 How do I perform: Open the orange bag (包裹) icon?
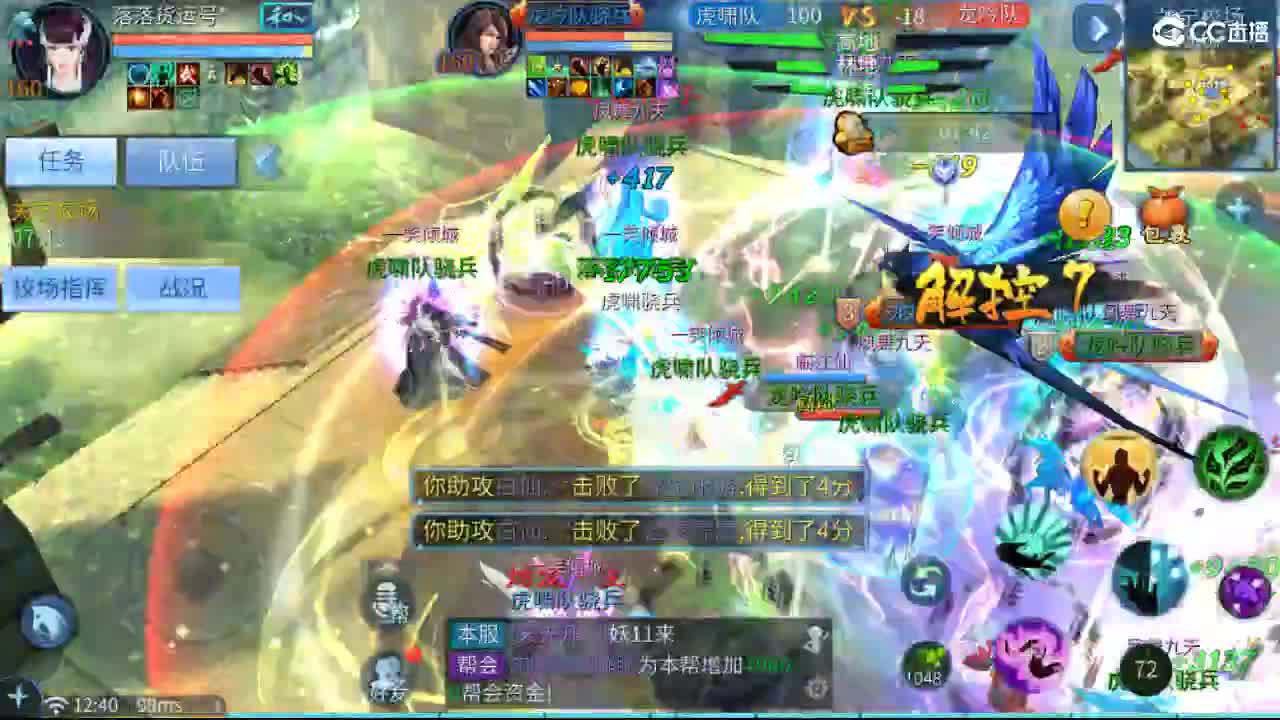pos(1163,215)
